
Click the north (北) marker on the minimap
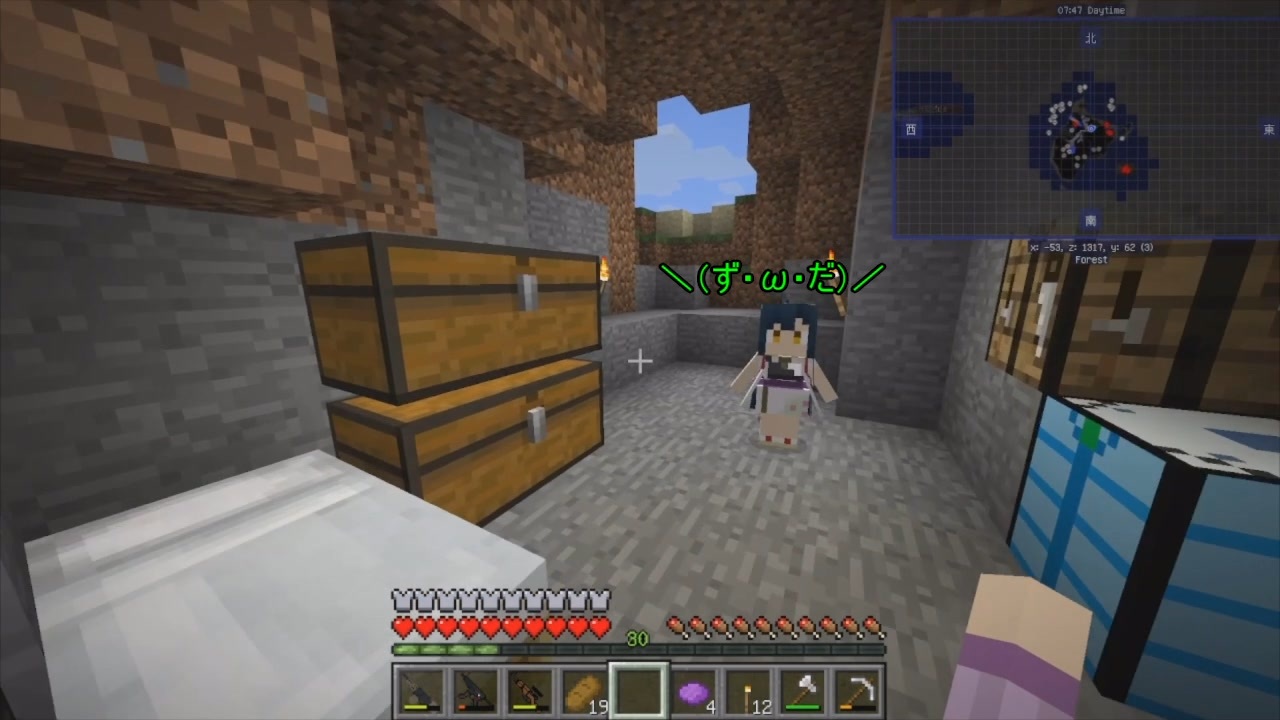click(x=1090, y=39)
